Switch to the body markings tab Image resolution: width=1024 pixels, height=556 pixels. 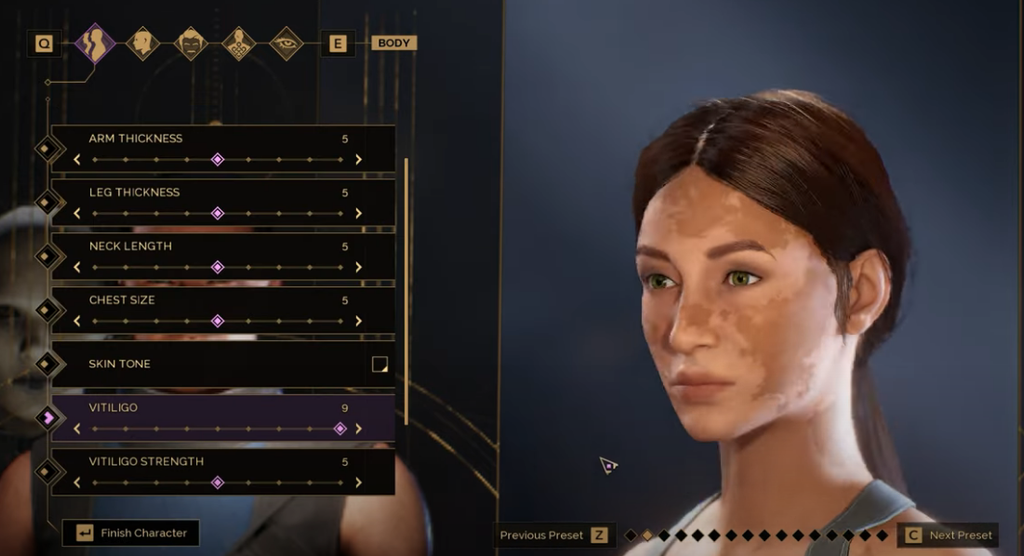[239, 43]
